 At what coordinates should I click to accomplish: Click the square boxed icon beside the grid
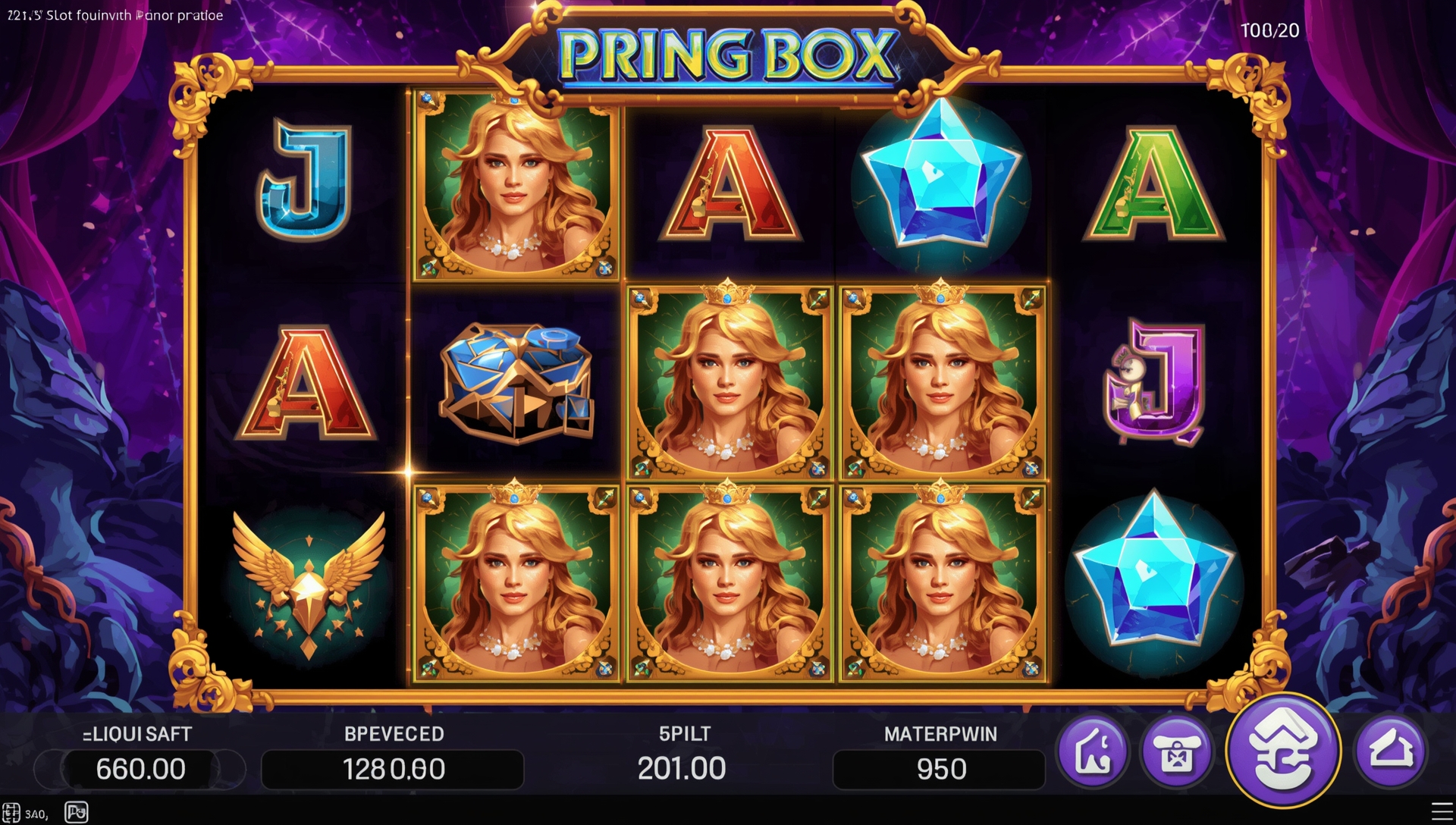pos(77,812)
